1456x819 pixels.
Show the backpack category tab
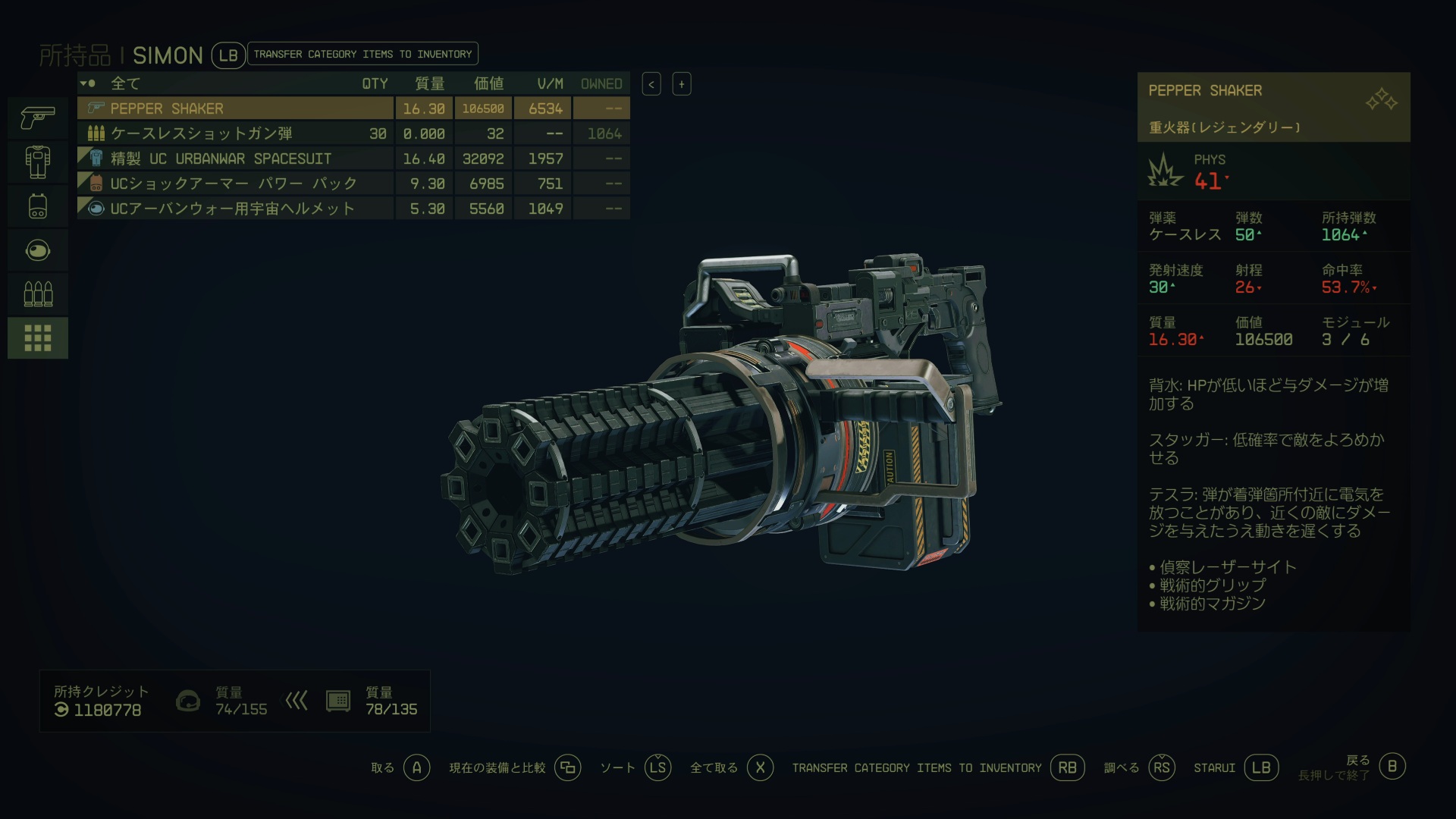tap(38, 206)
